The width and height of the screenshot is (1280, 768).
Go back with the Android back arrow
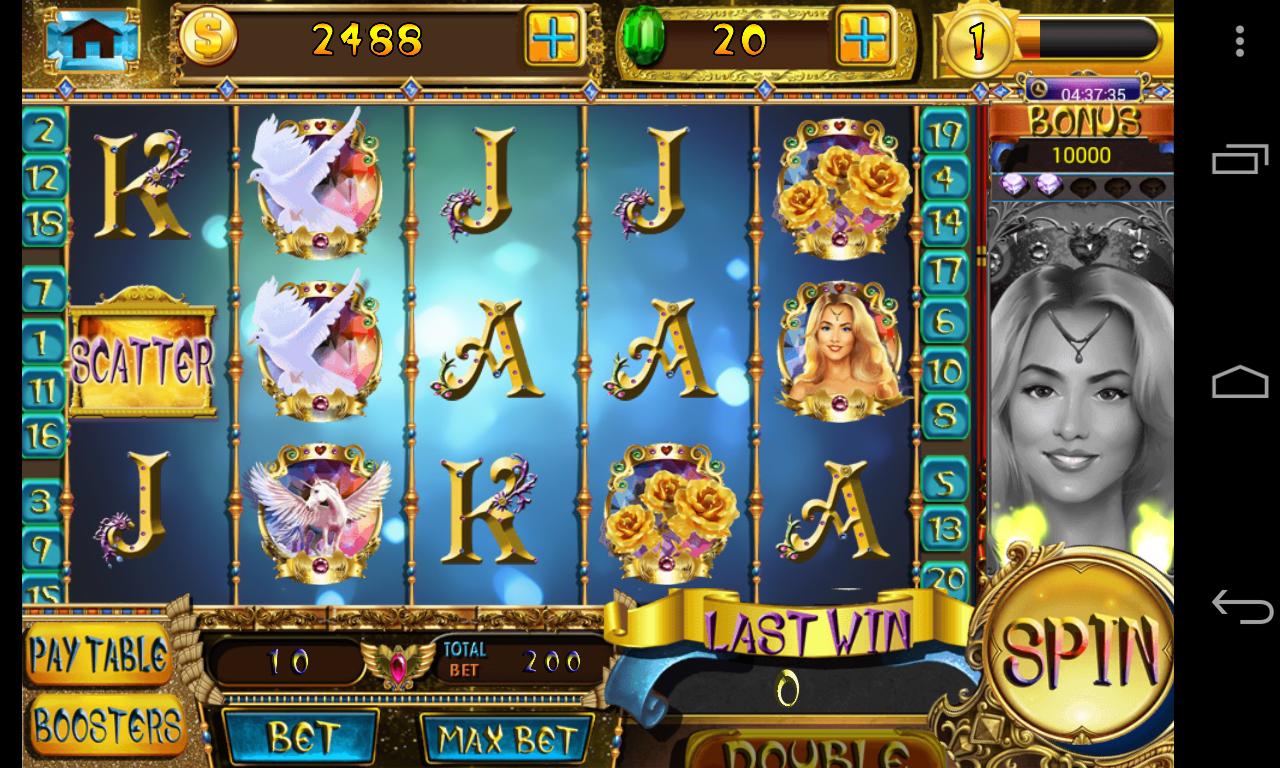(1240, 606)
